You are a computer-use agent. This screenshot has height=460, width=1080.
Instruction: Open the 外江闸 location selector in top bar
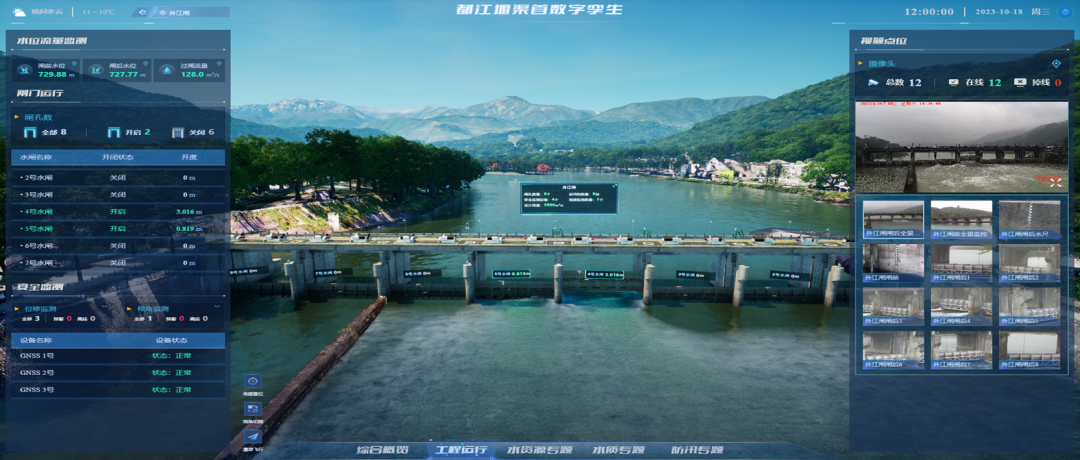point(180,13)
